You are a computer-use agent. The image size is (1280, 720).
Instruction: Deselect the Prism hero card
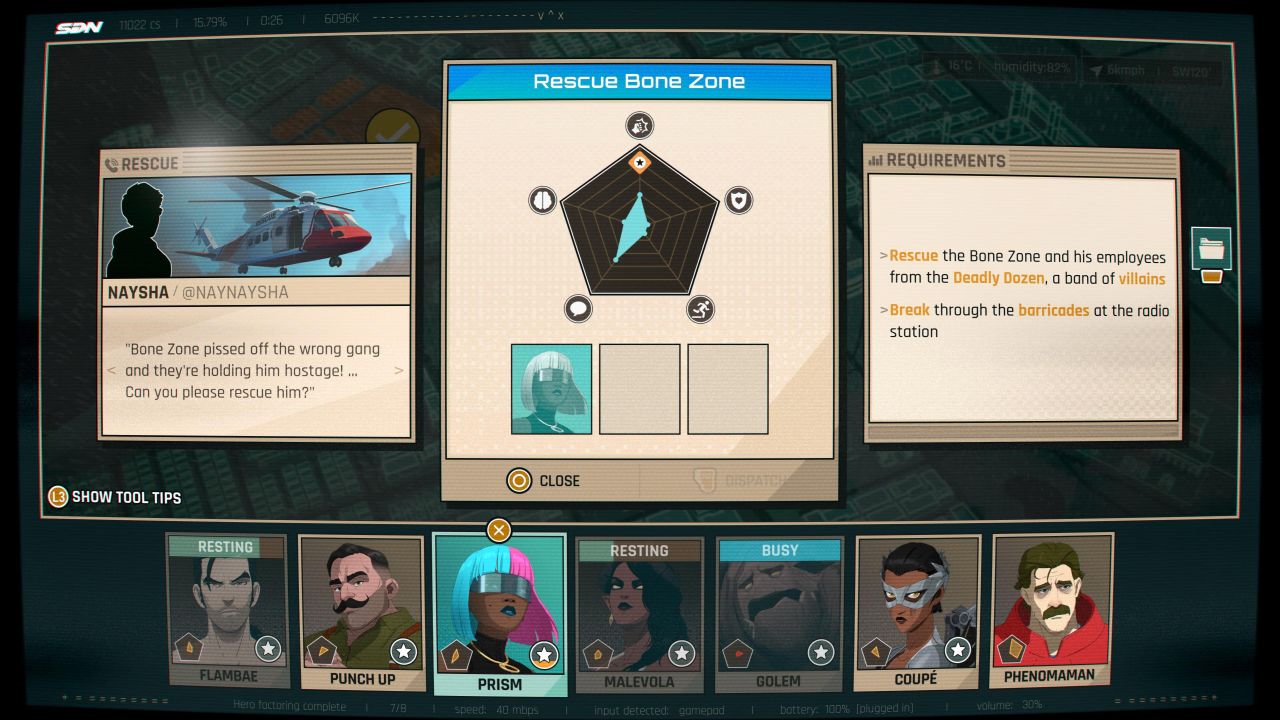tap(499, 612)
